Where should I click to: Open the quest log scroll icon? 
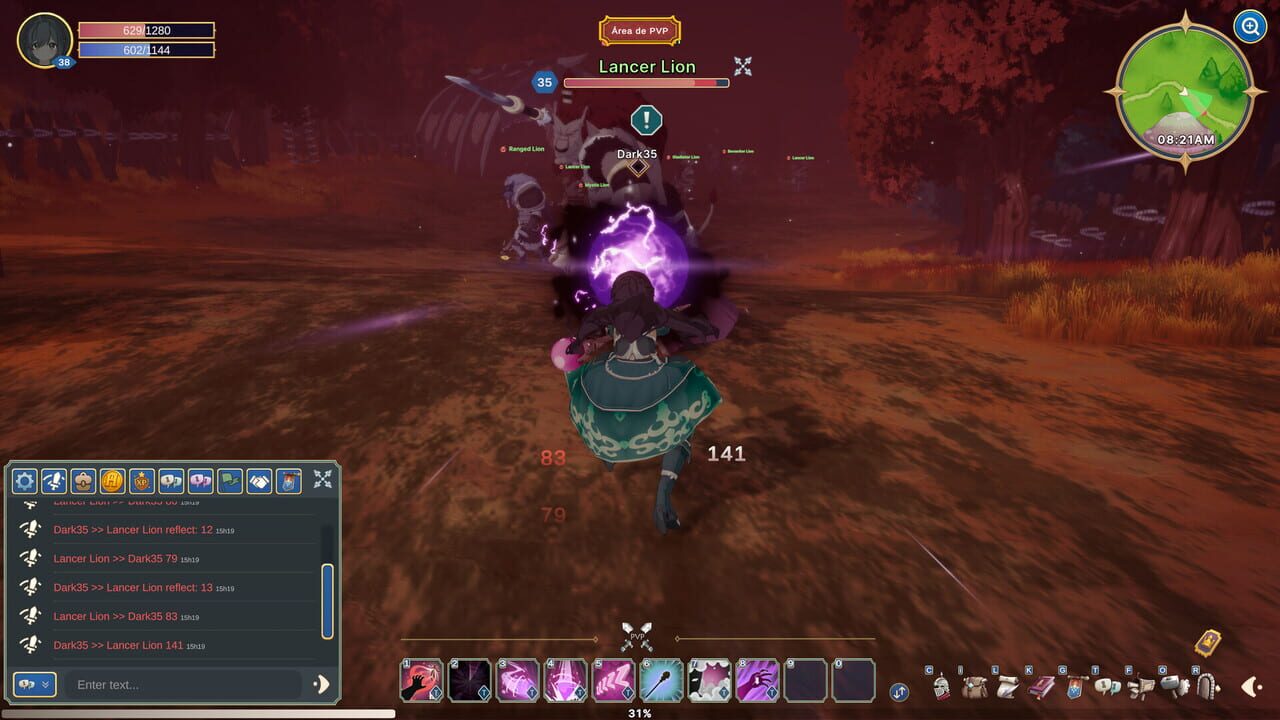click(x=1006, y=686)
